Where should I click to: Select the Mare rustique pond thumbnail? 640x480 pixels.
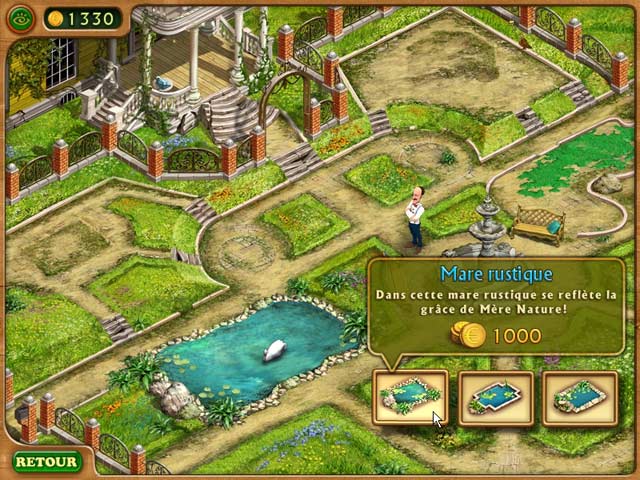coord(410,397)
